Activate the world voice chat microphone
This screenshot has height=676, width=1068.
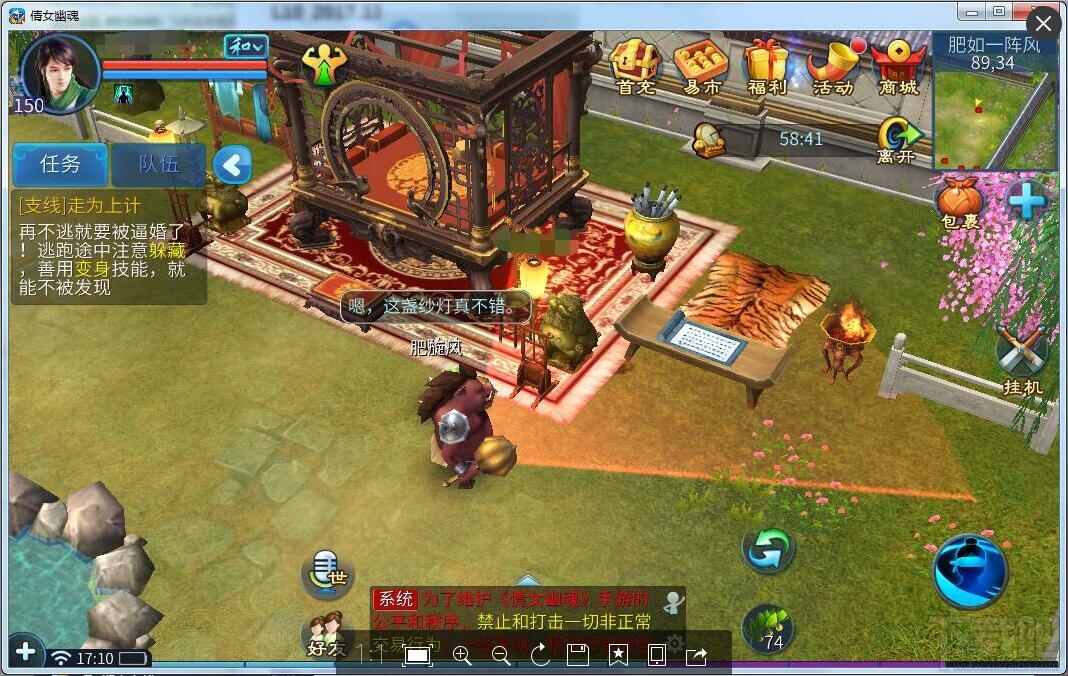coord(328,573)
